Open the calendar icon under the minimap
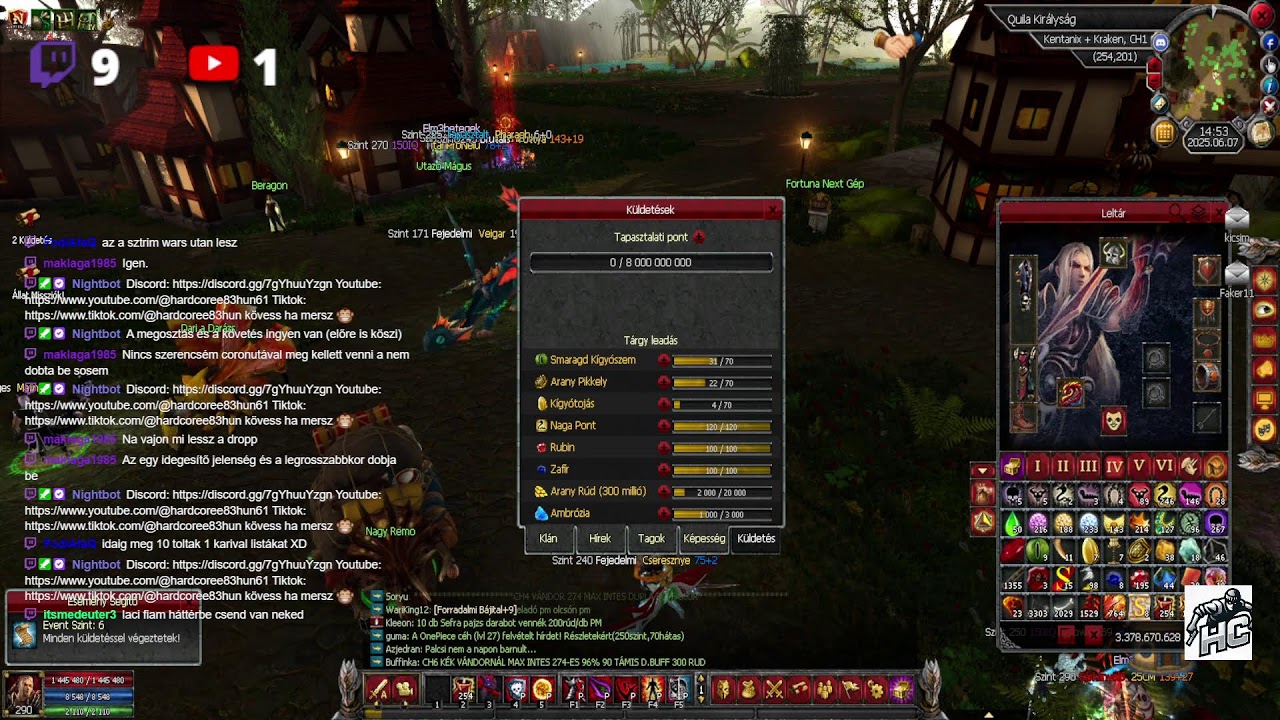1280x720 pixels. pos(1164,132)
